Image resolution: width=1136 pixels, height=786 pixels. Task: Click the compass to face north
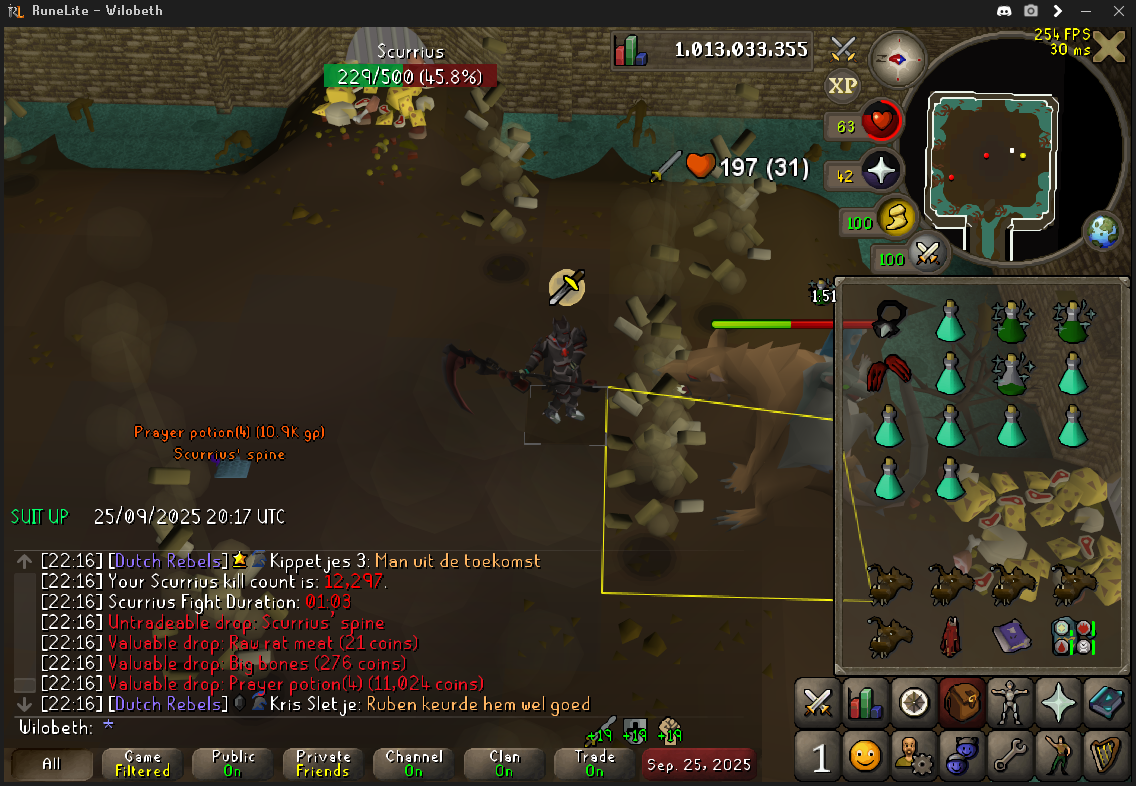pyautogui.click(x=897, y=58)
